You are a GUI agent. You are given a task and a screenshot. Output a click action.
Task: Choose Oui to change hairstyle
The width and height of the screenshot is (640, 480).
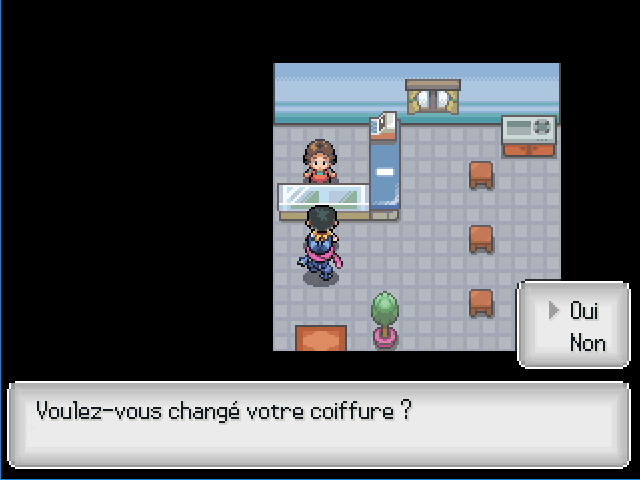tap(584, 311)
